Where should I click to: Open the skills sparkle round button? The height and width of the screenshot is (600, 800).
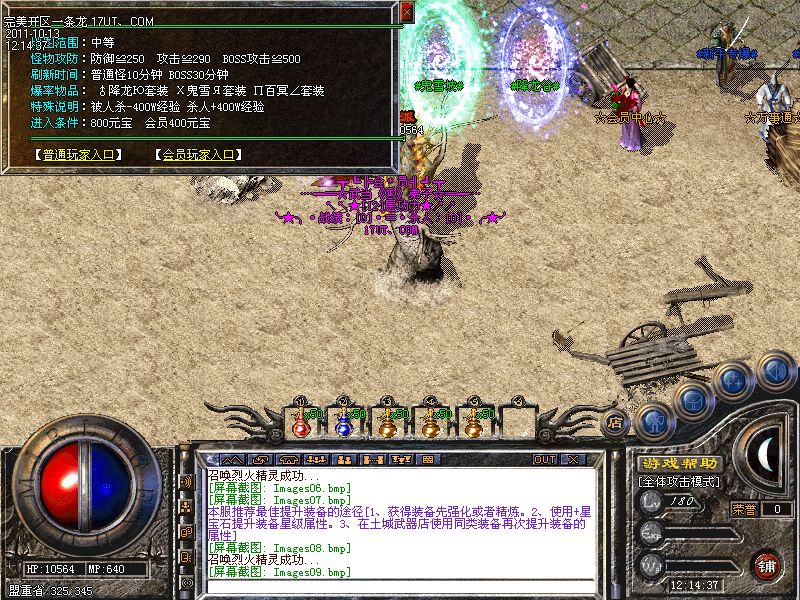[735, 380]
